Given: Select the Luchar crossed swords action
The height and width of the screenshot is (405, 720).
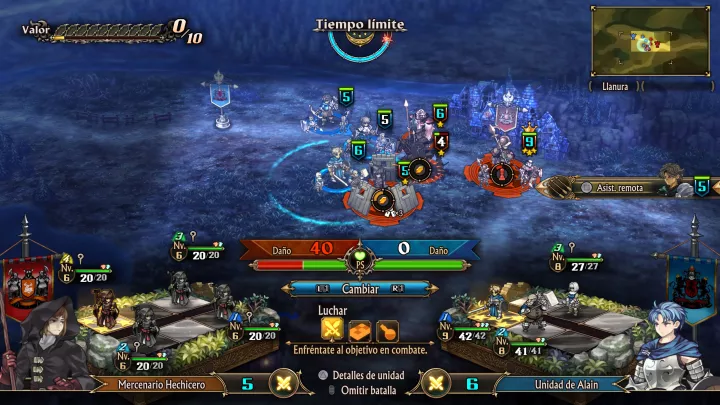Looking at the screenshot, I should (x=333, y=328).
